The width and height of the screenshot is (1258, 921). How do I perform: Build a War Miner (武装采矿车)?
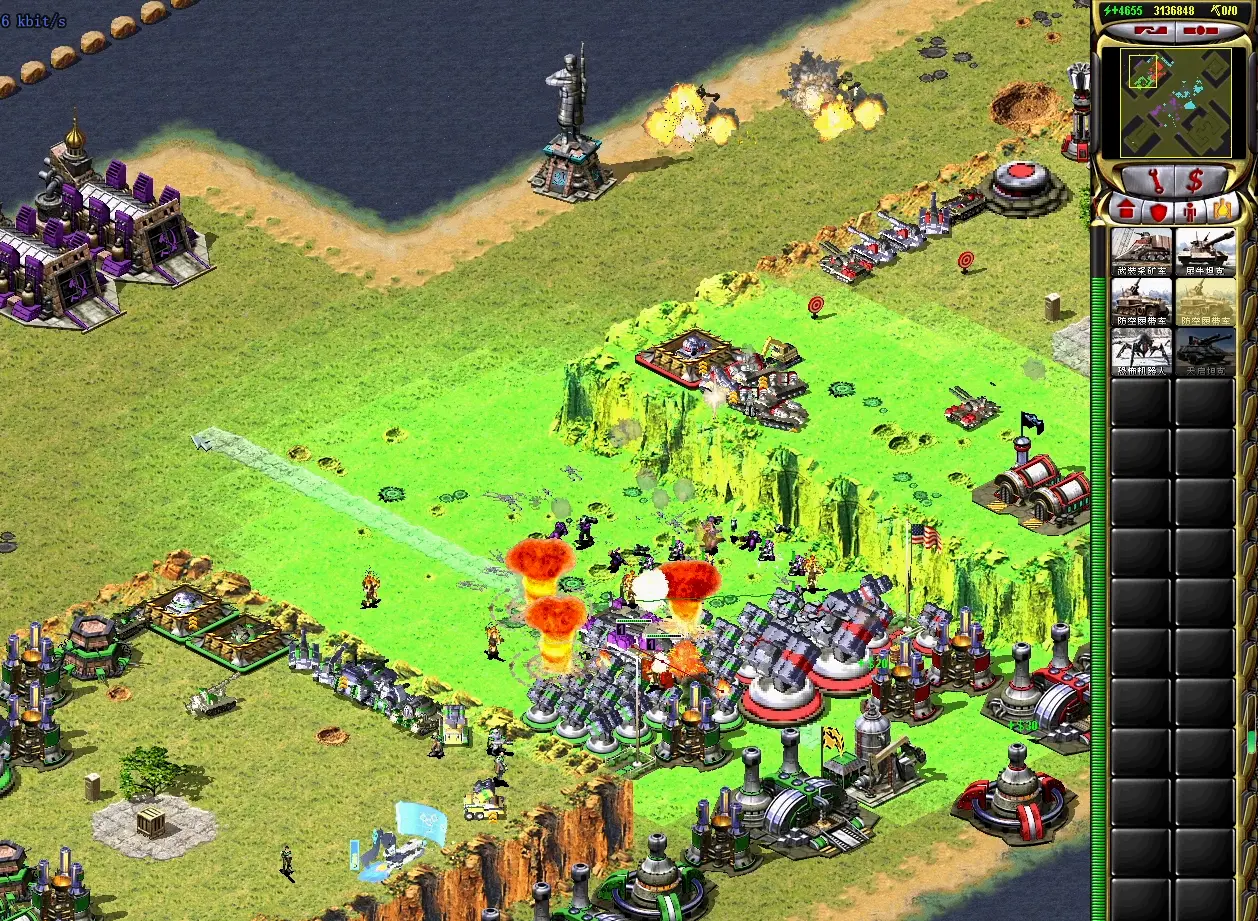(x=1141, y=252)
